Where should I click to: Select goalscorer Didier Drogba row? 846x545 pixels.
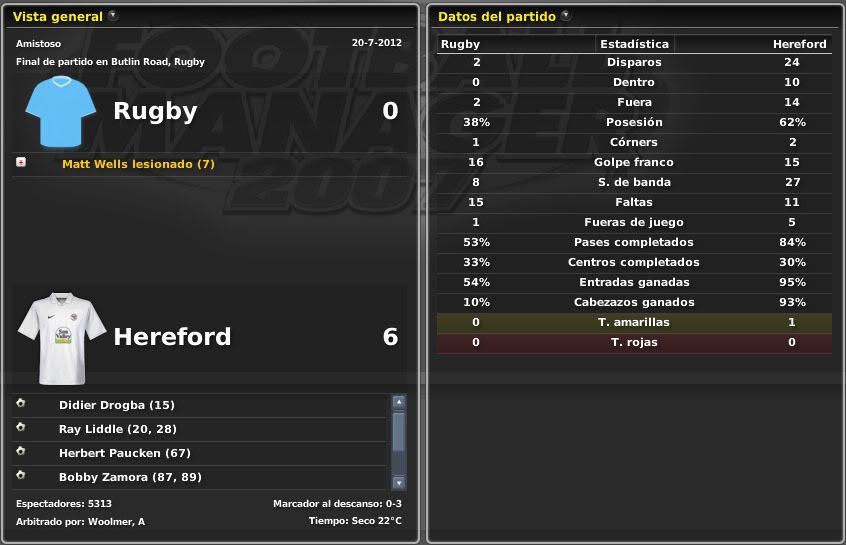tap(116, 405)
